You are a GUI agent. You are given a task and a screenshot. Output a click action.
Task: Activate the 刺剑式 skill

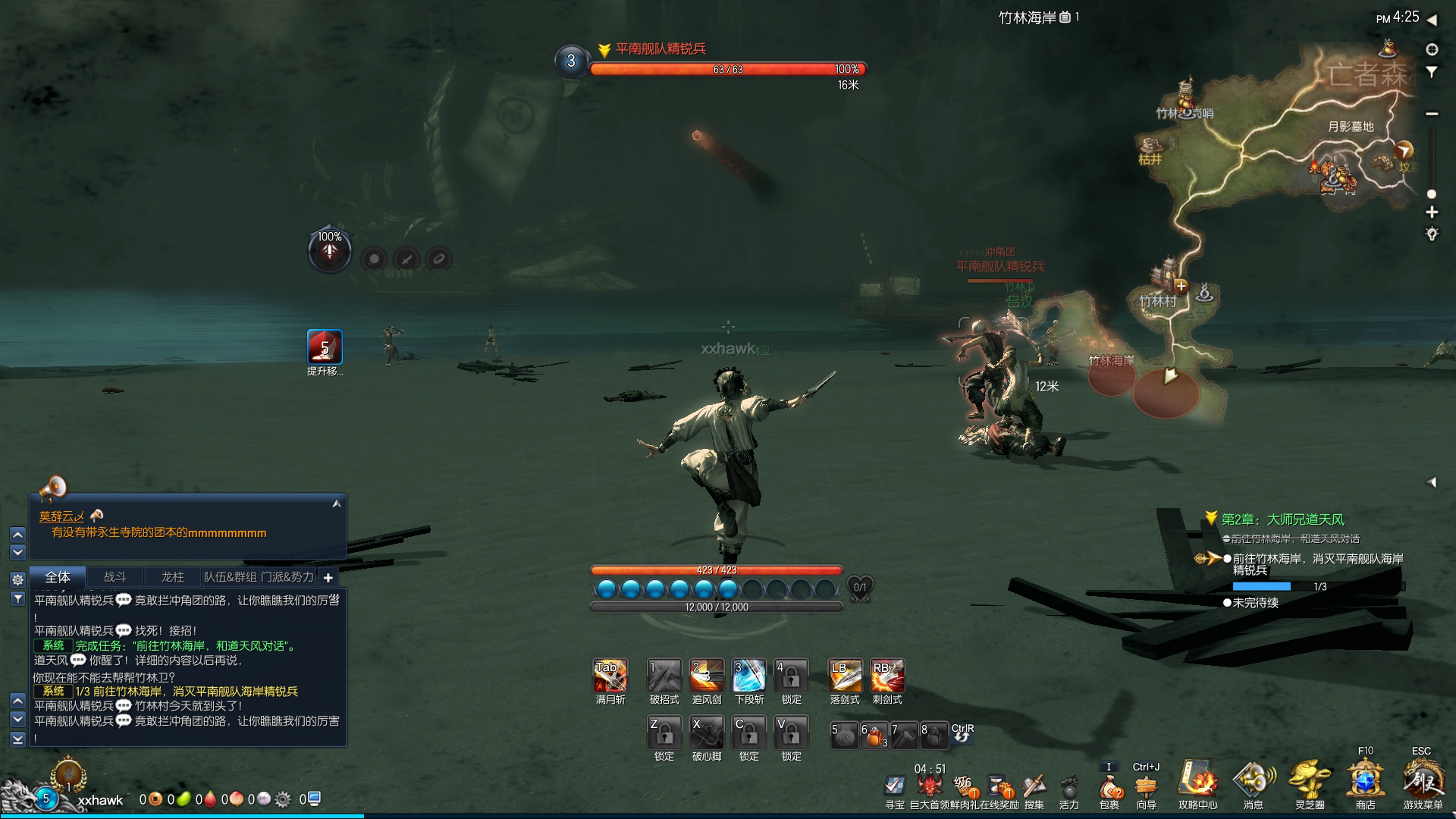(x=887, y=675)
